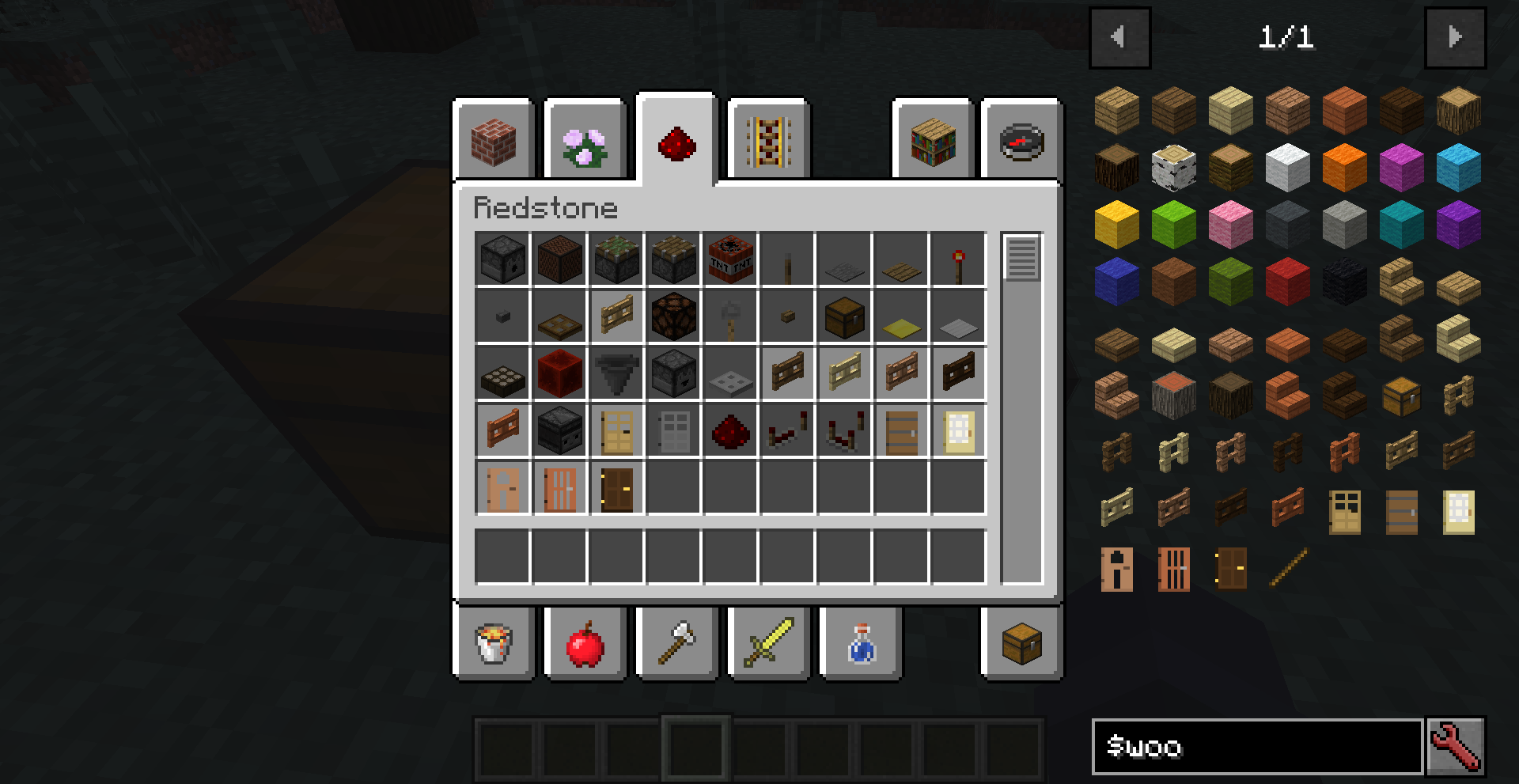1519x784 pixels.
Task: Select the TNT block in the Redstone grid
Action: (730, 258)
